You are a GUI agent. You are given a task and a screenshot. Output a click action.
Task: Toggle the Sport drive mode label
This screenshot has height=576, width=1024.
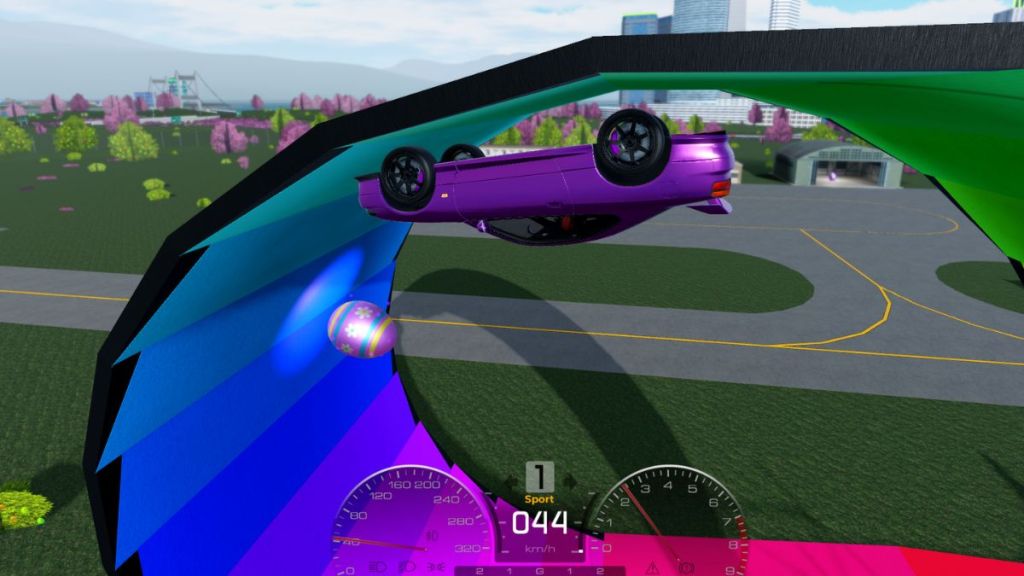tap(539, 499)
